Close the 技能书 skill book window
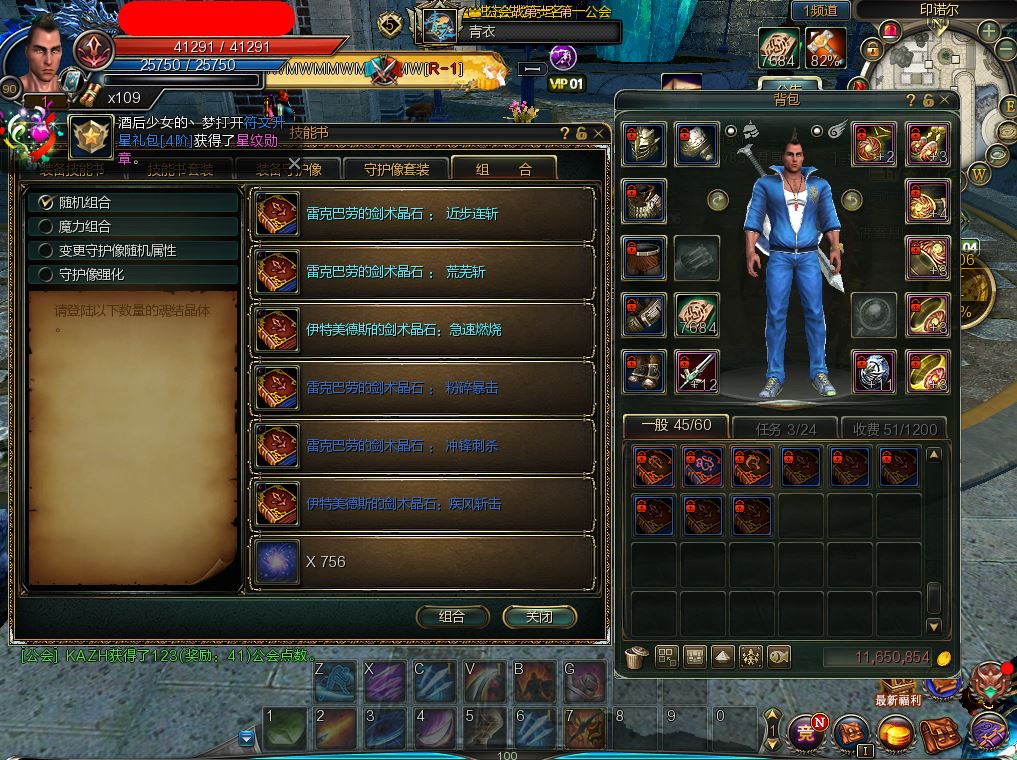This screenshot has height=760, width=1017. tap(599, 132)
